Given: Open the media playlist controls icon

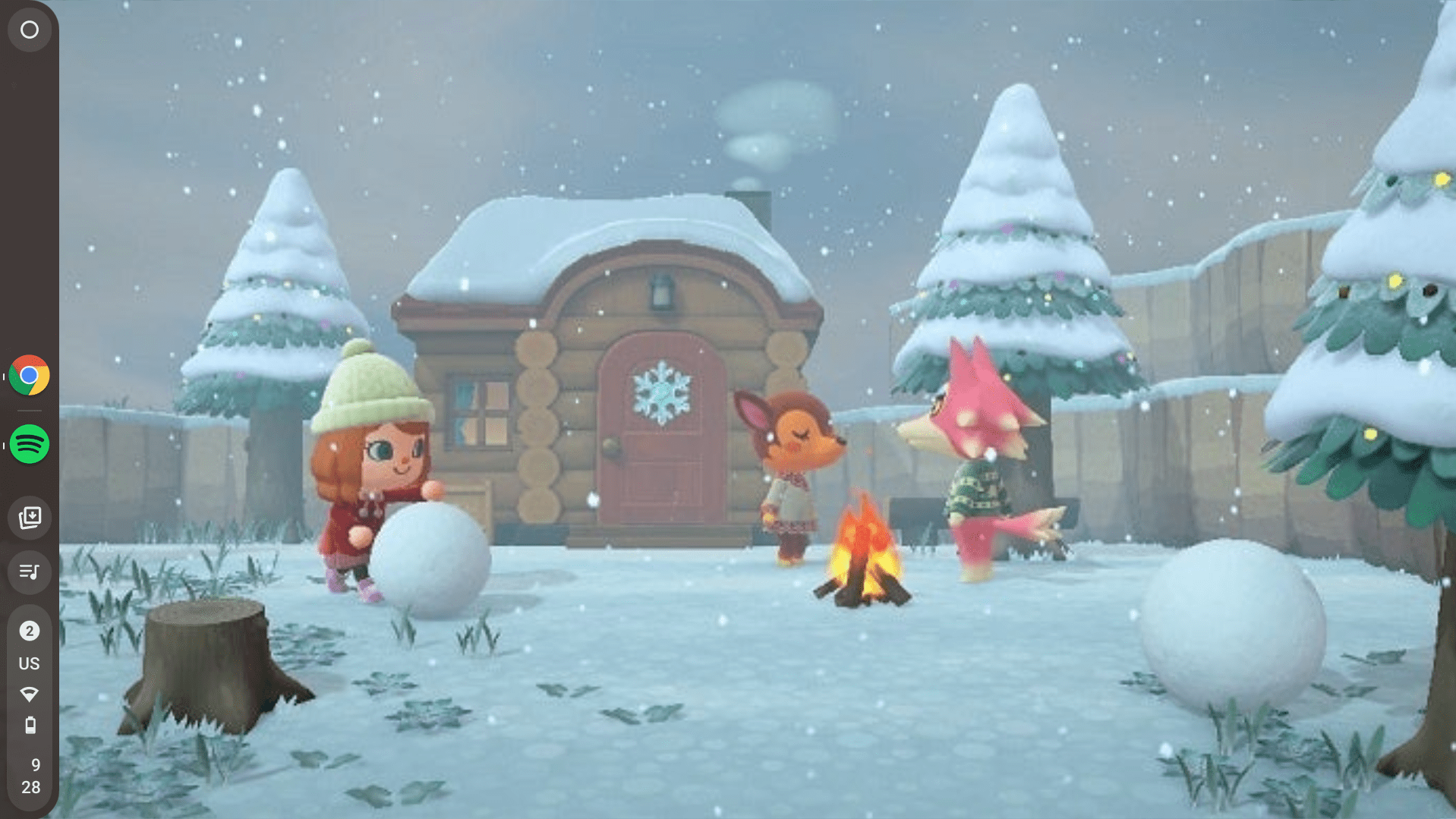Looking at the screenshot, I should [x=29, y=572].
